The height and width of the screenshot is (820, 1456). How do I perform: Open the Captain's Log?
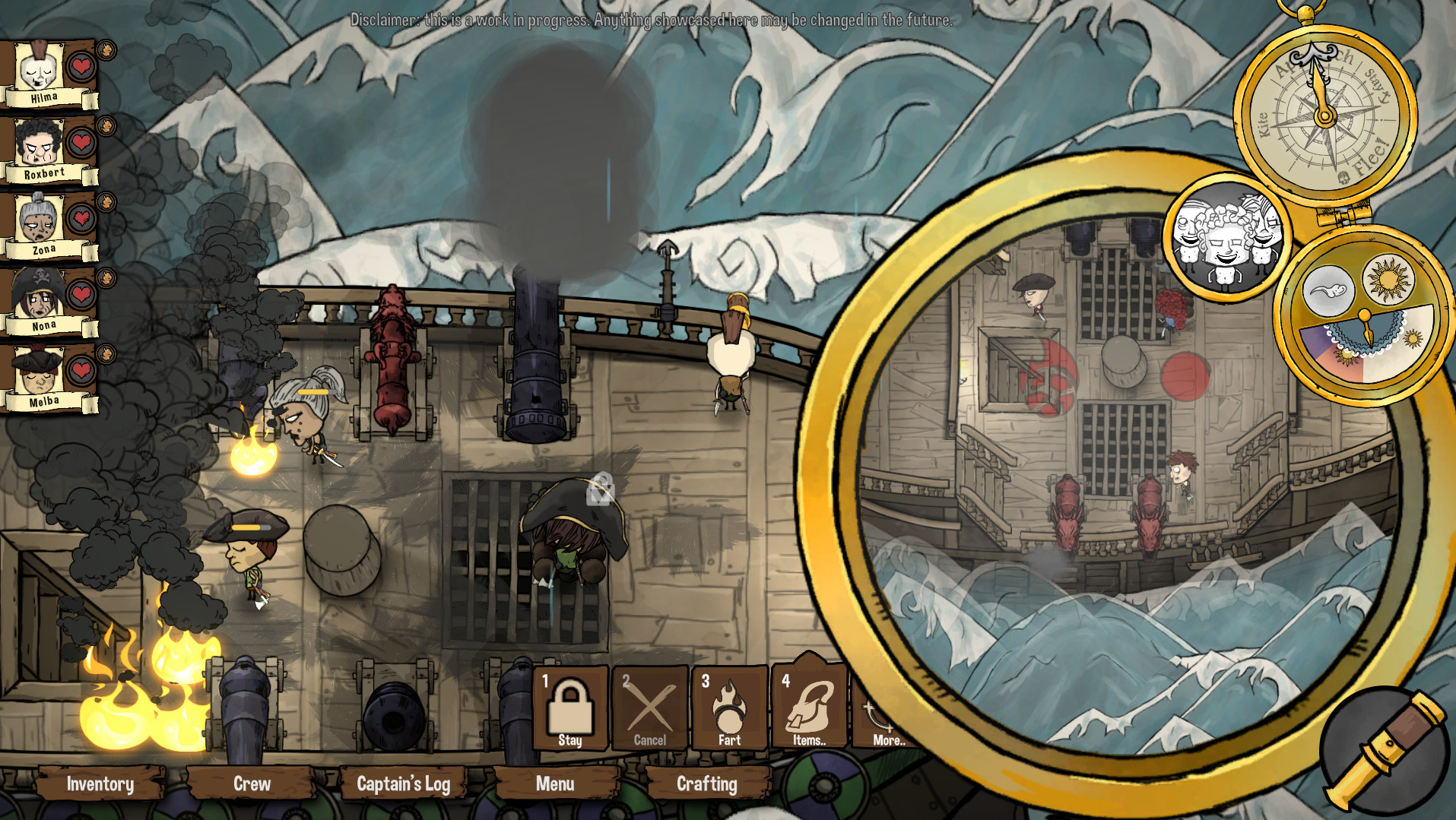[x=405, y=784]
